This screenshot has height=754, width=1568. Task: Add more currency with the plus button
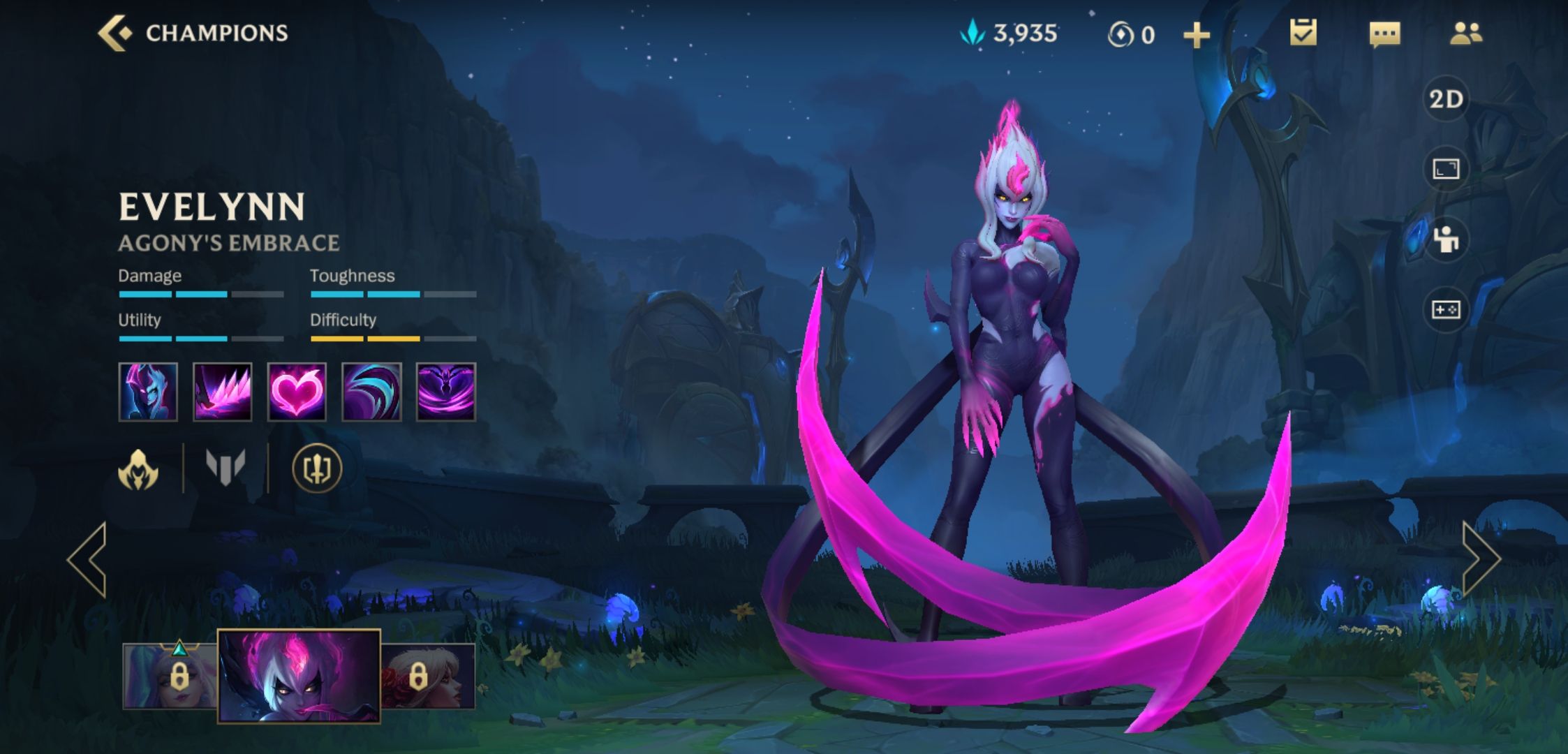click(1196, 35)
